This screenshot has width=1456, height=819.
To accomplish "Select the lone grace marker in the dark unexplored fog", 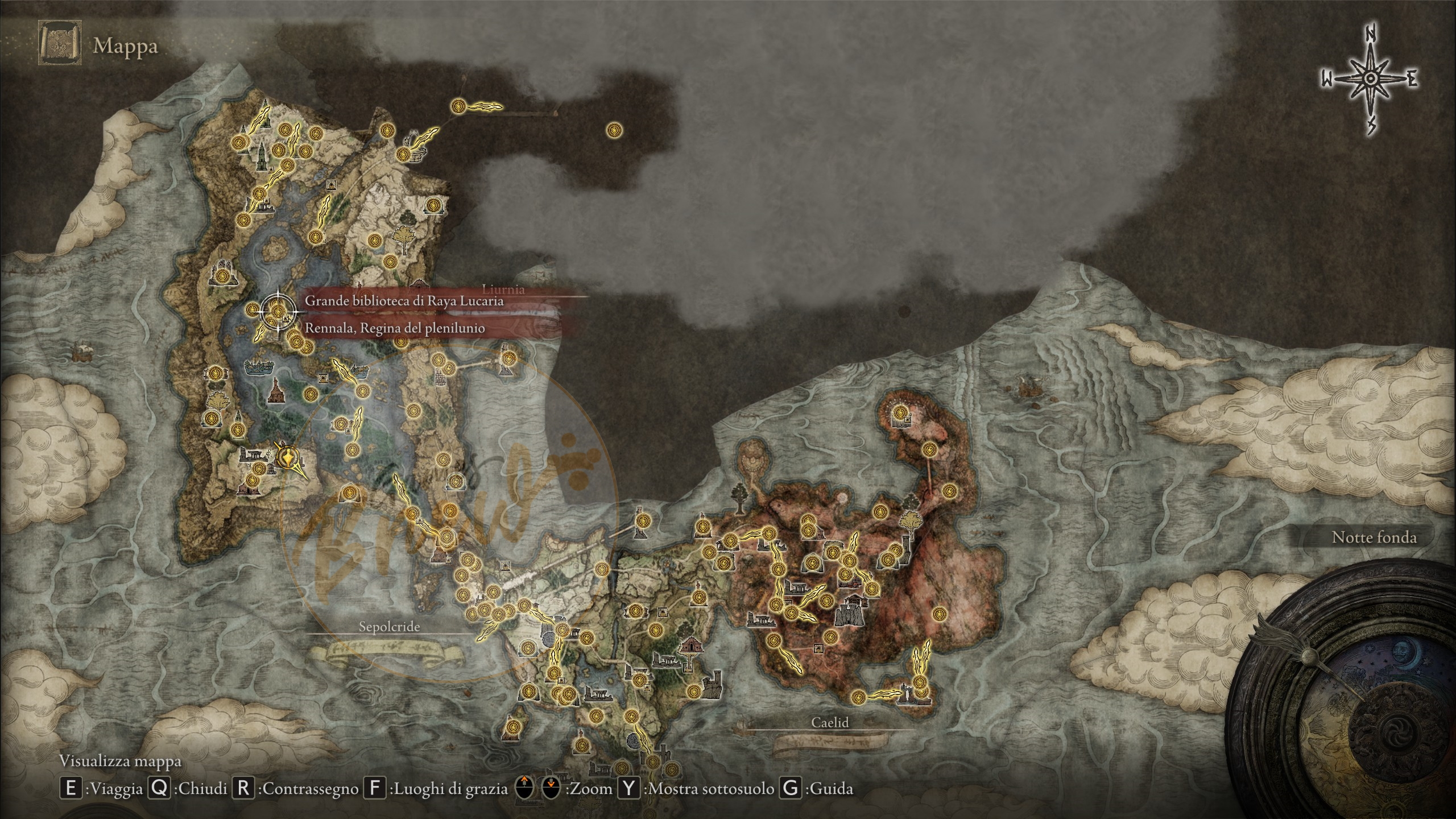I will click(614, 130).
